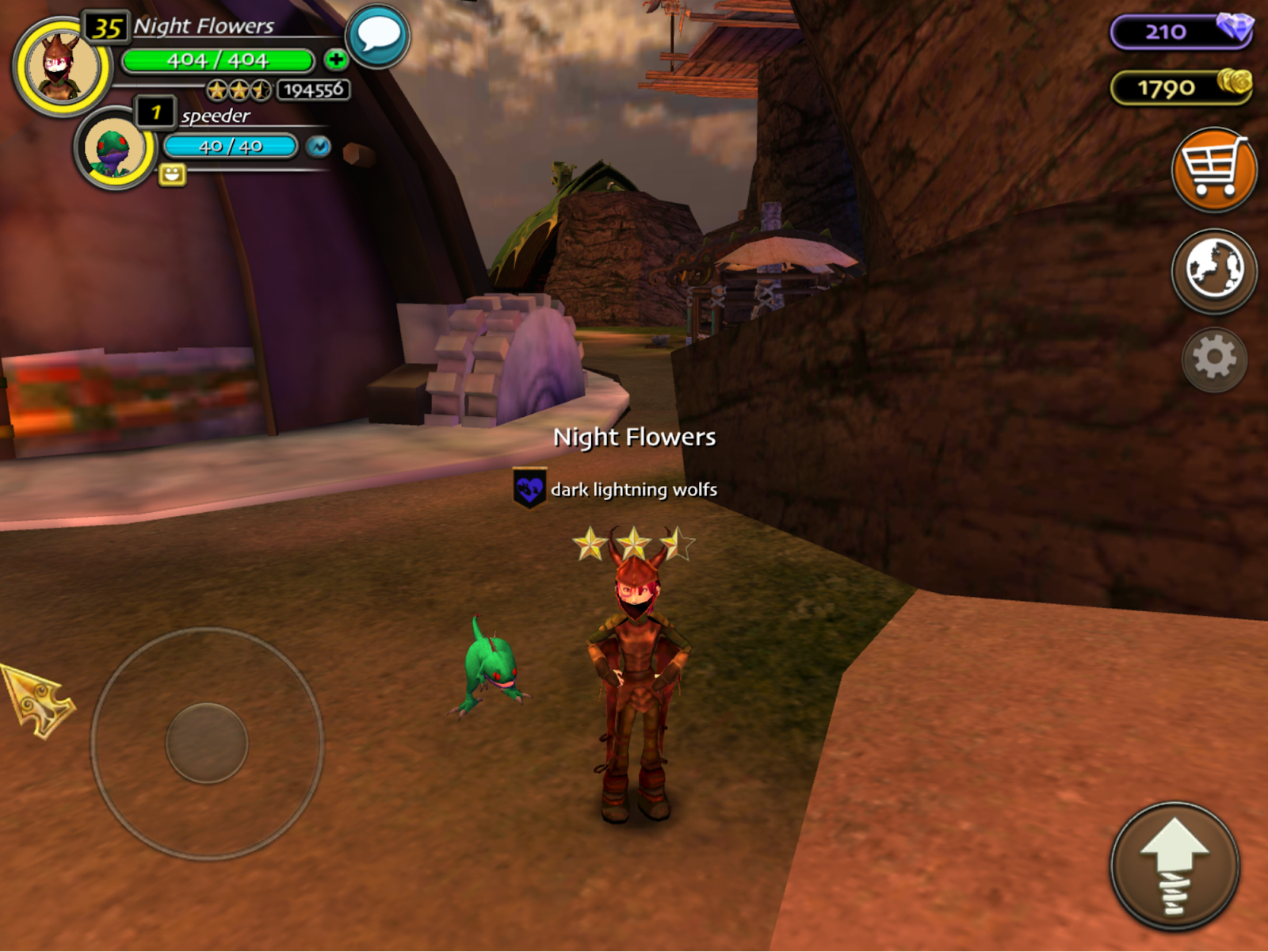Tap the gold coins counter
The image size is (1268, 952).
(1181, 87)
